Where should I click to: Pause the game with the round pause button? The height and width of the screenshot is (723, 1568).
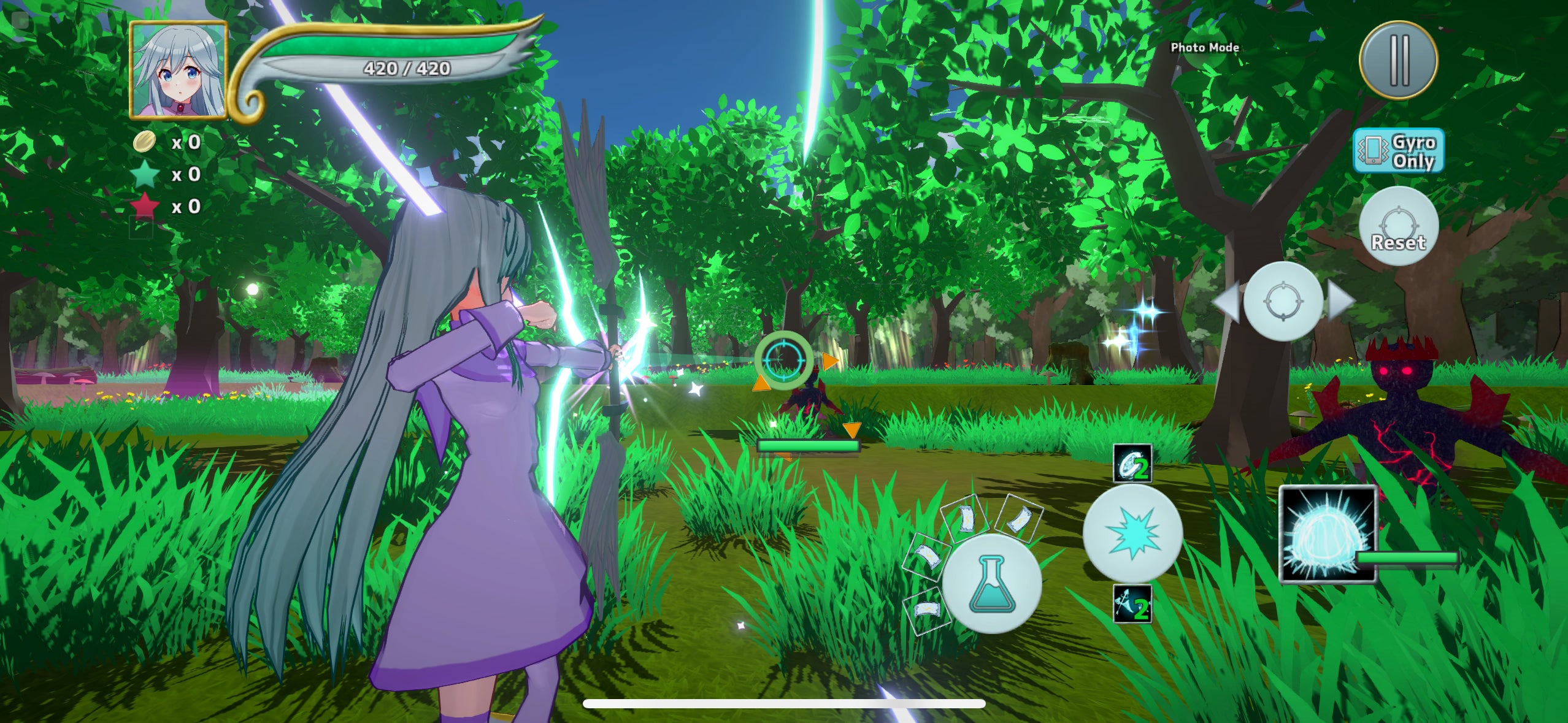1398,59
